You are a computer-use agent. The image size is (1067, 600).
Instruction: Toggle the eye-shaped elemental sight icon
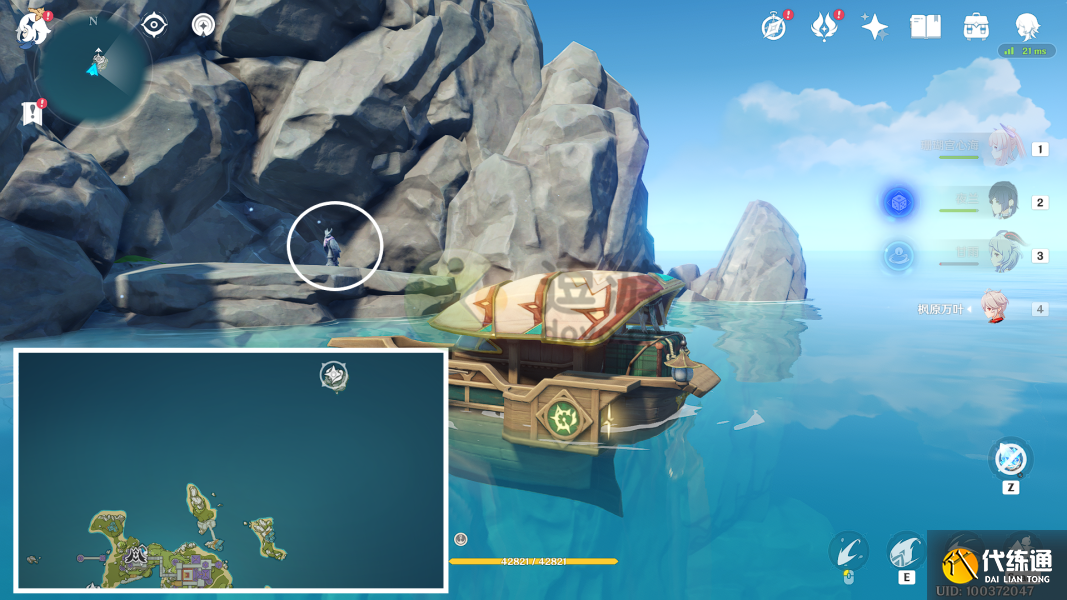(x=154, y=25)
